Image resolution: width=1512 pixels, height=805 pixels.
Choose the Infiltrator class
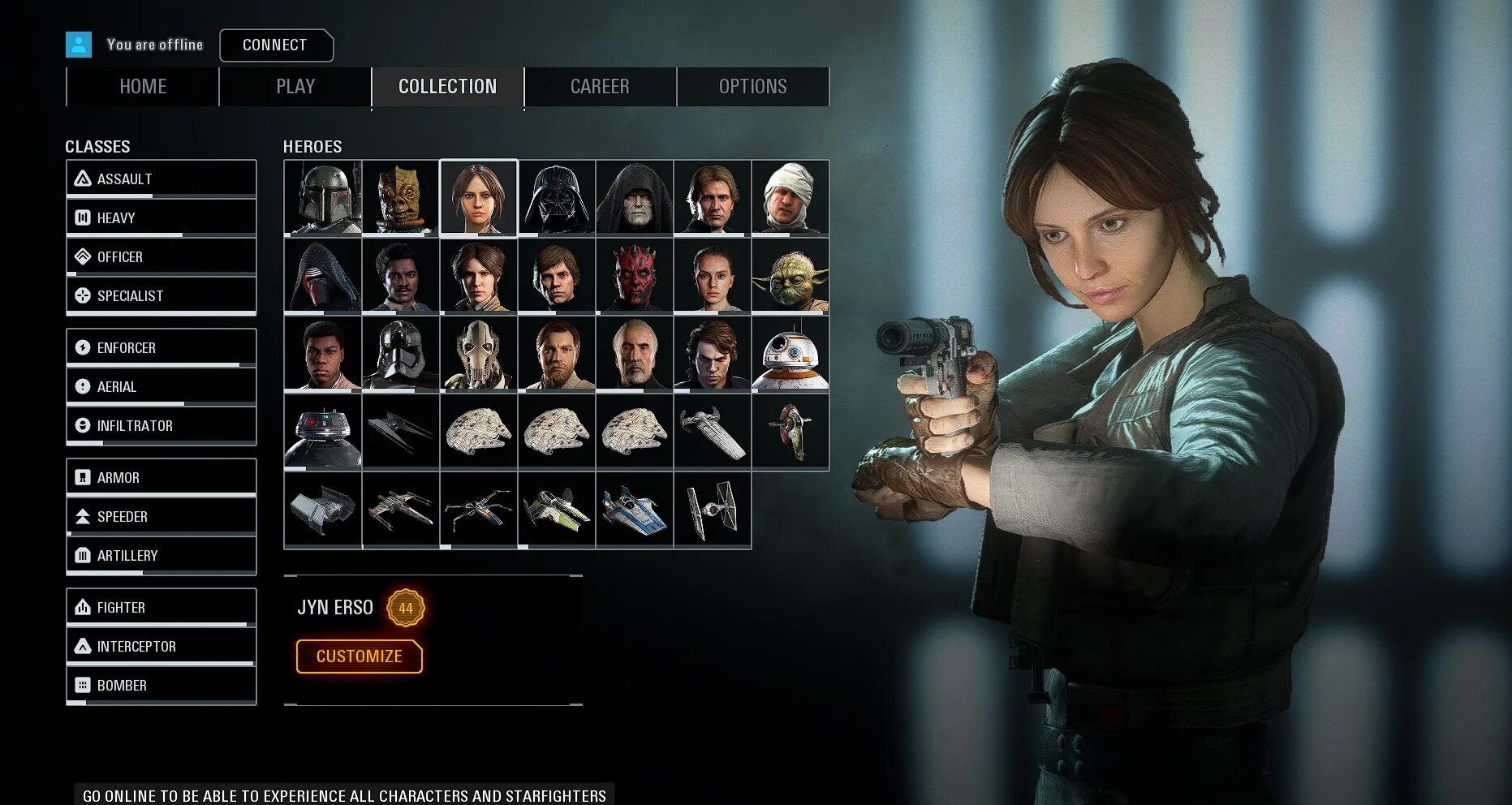(x=161, y=426)
